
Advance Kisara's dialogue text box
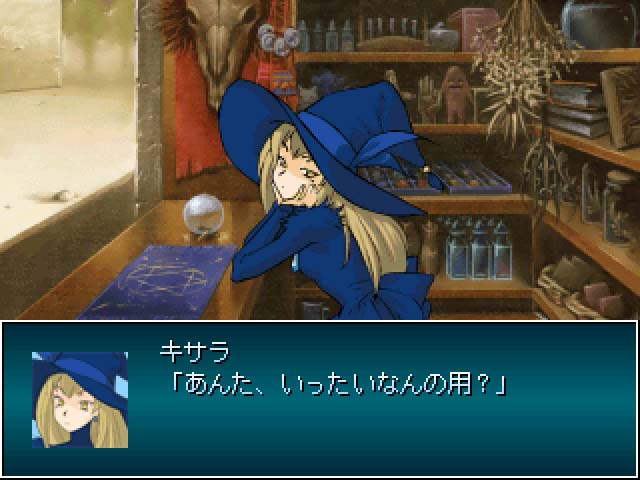pos(380,400)
